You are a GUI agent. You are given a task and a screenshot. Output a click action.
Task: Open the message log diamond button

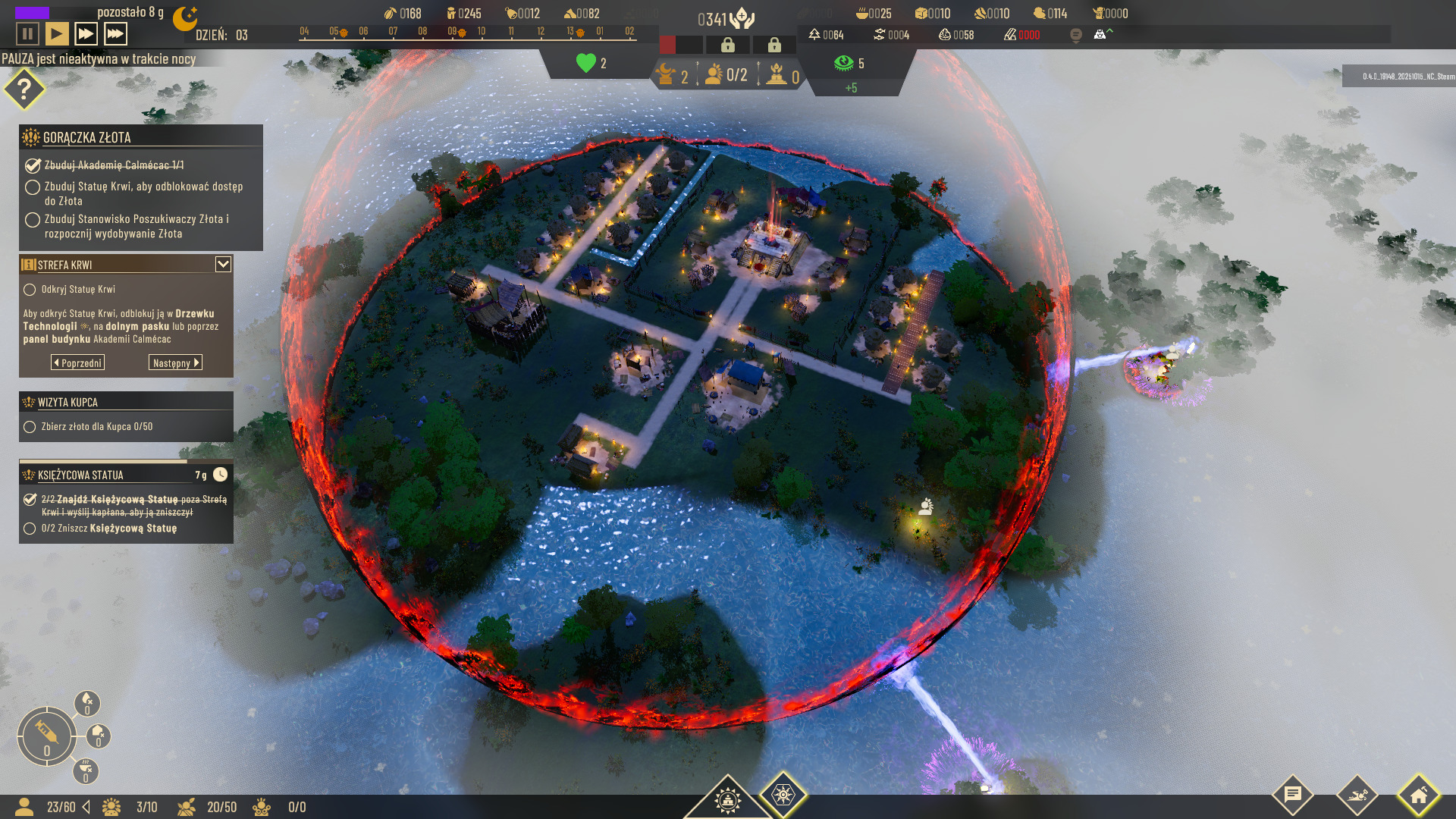point(1293,795)
